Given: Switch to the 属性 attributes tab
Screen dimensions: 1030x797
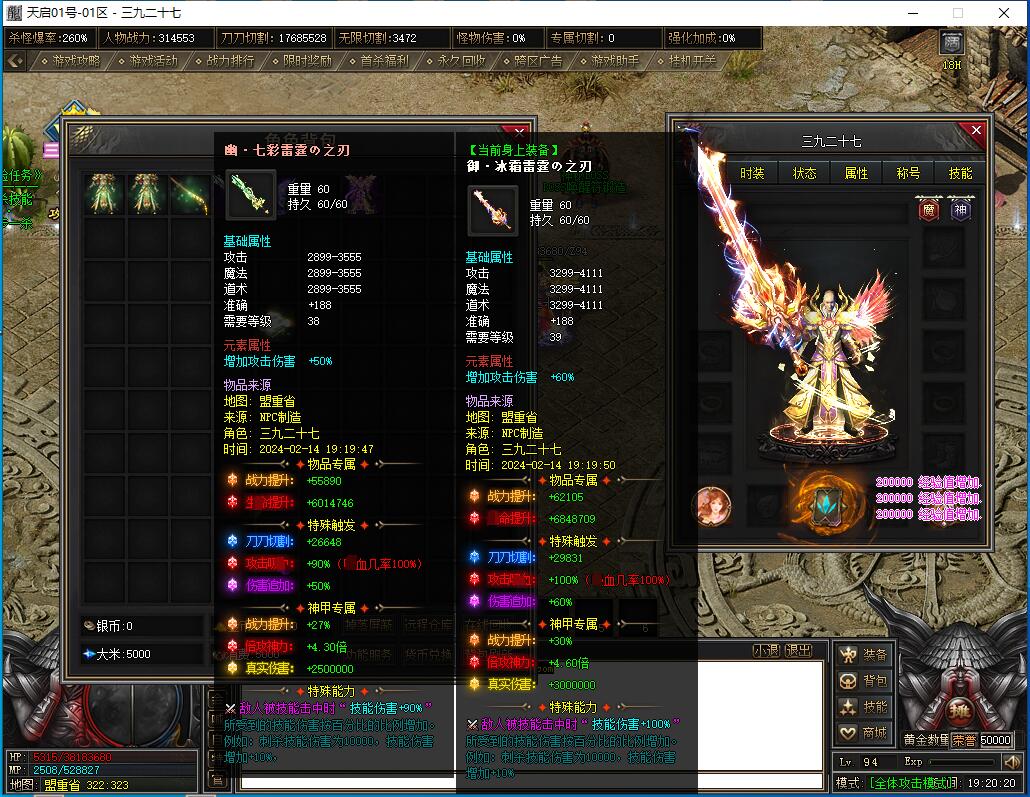Looking at the screenshot, I should (856, 173).
